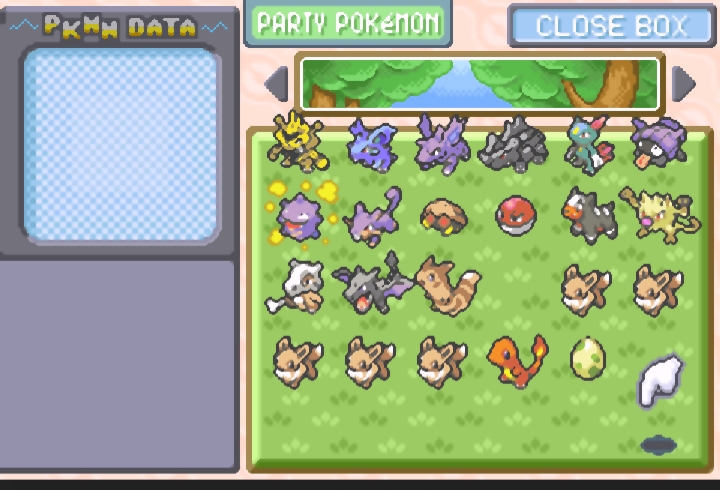Image resolution: width=720 pixels, height=490 pixels.
Task: Select the Sneasel icon
Action: (x=585, y=146)
